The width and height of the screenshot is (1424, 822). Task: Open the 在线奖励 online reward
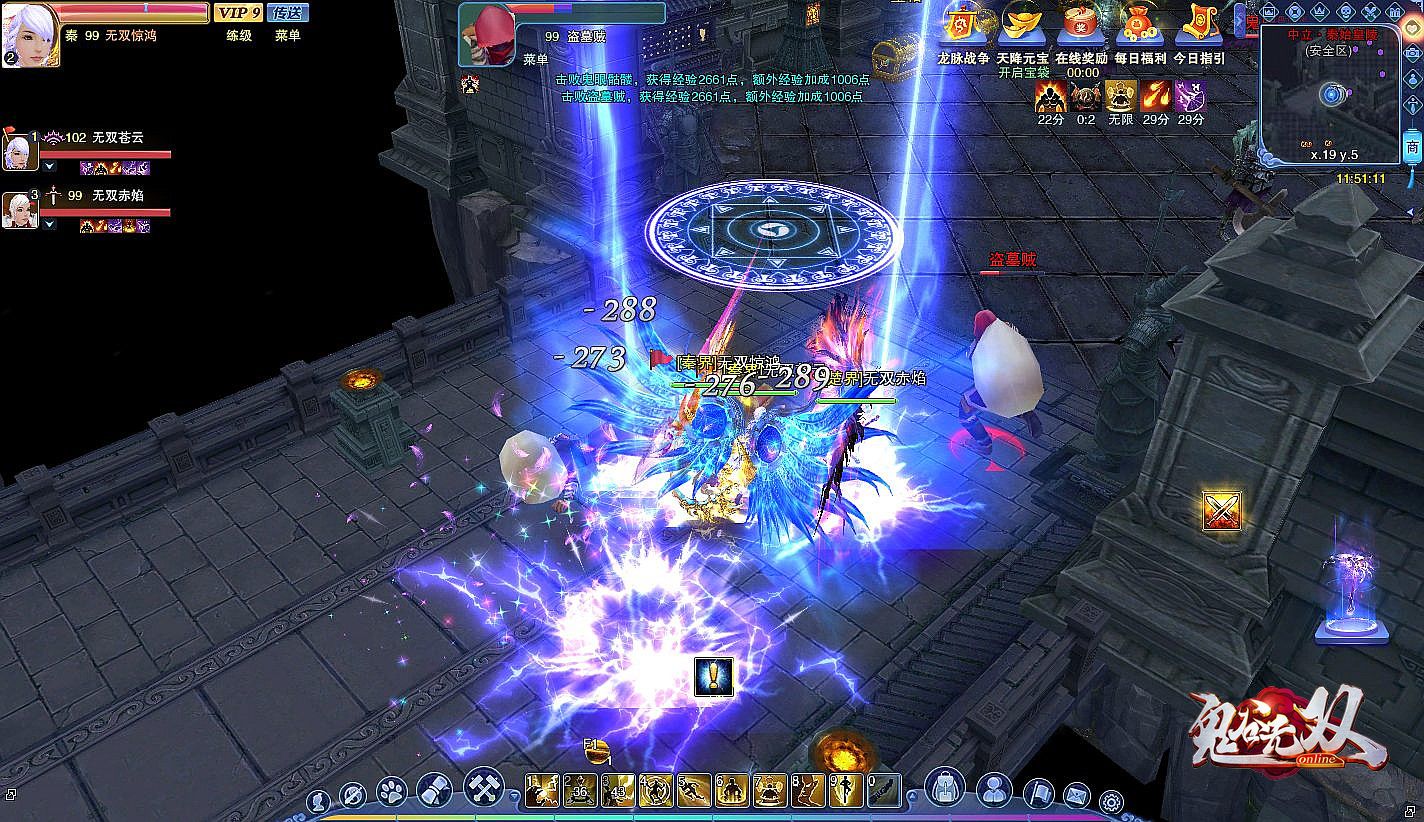[1081, 26]
